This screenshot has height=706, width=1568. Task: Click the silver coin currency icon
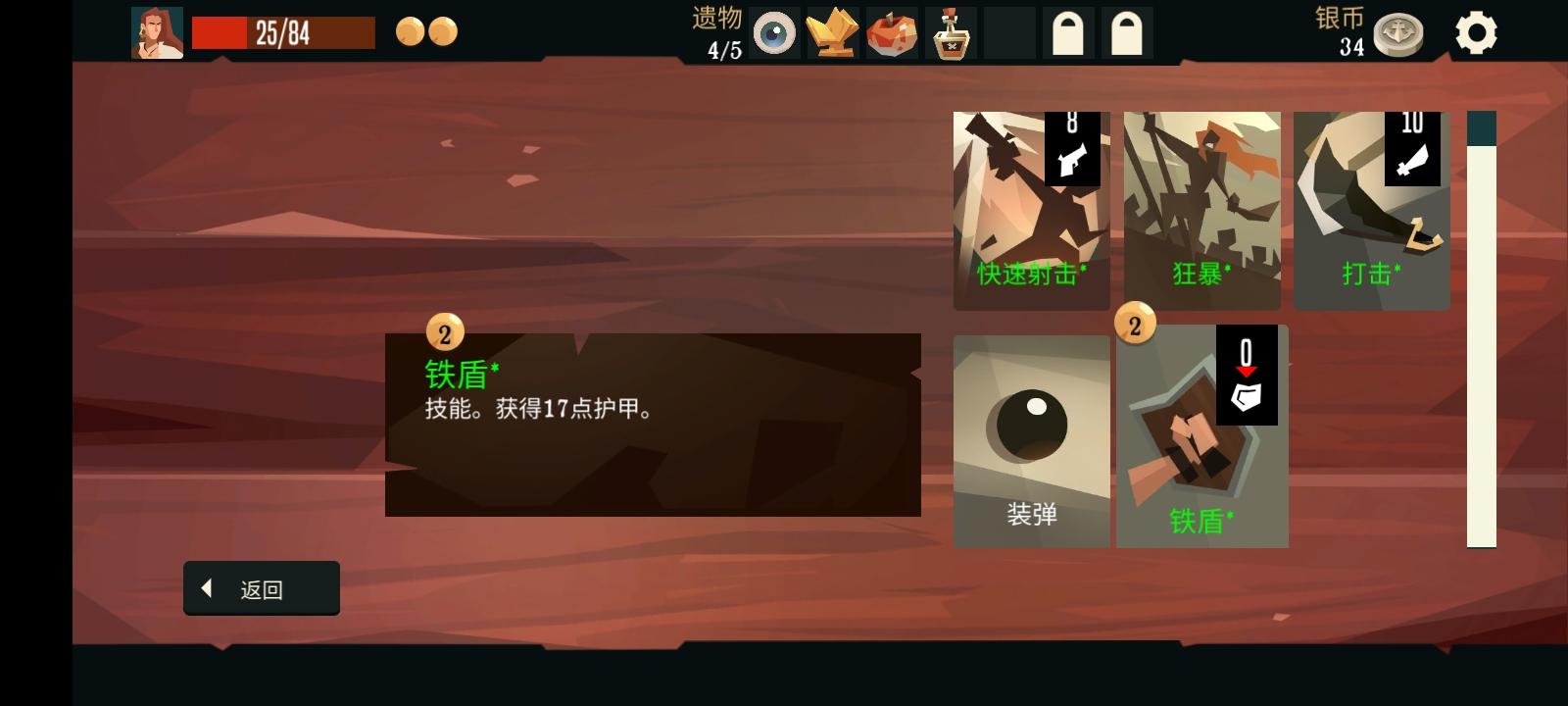tap(1396, 32)
